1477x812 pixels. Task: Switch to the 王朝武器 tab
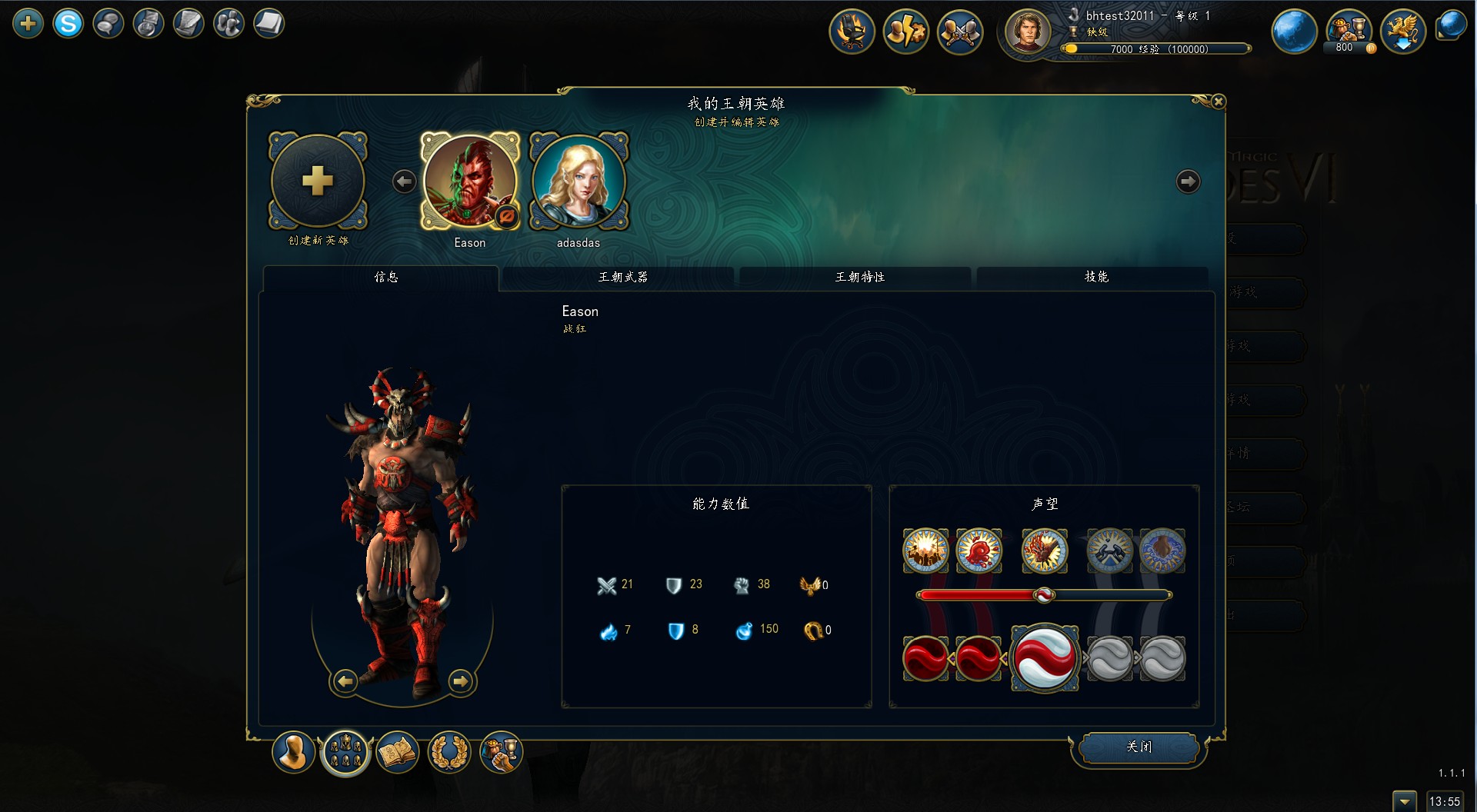[x=622, y=277]
